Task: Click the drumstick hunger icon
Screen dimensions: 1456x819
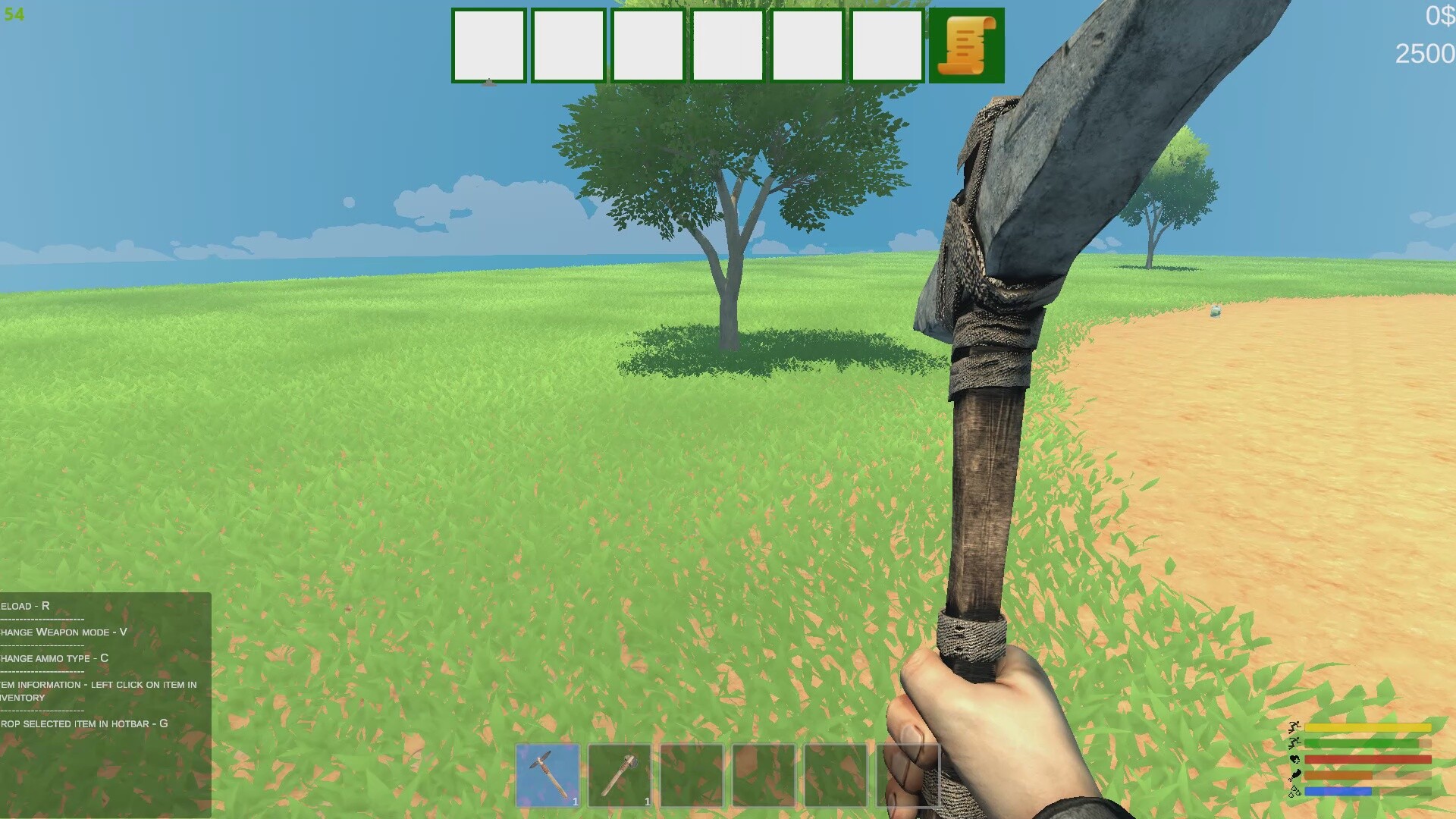Action: 1294,775
